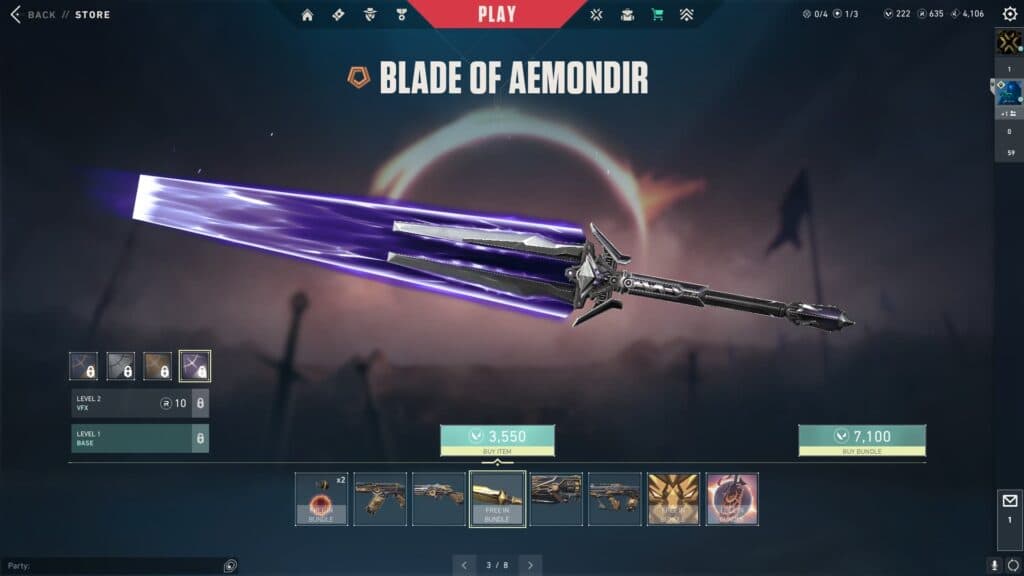Screen dimensions: 1024x576
Task: Select the Level 1 Base row
Action: 140,438
